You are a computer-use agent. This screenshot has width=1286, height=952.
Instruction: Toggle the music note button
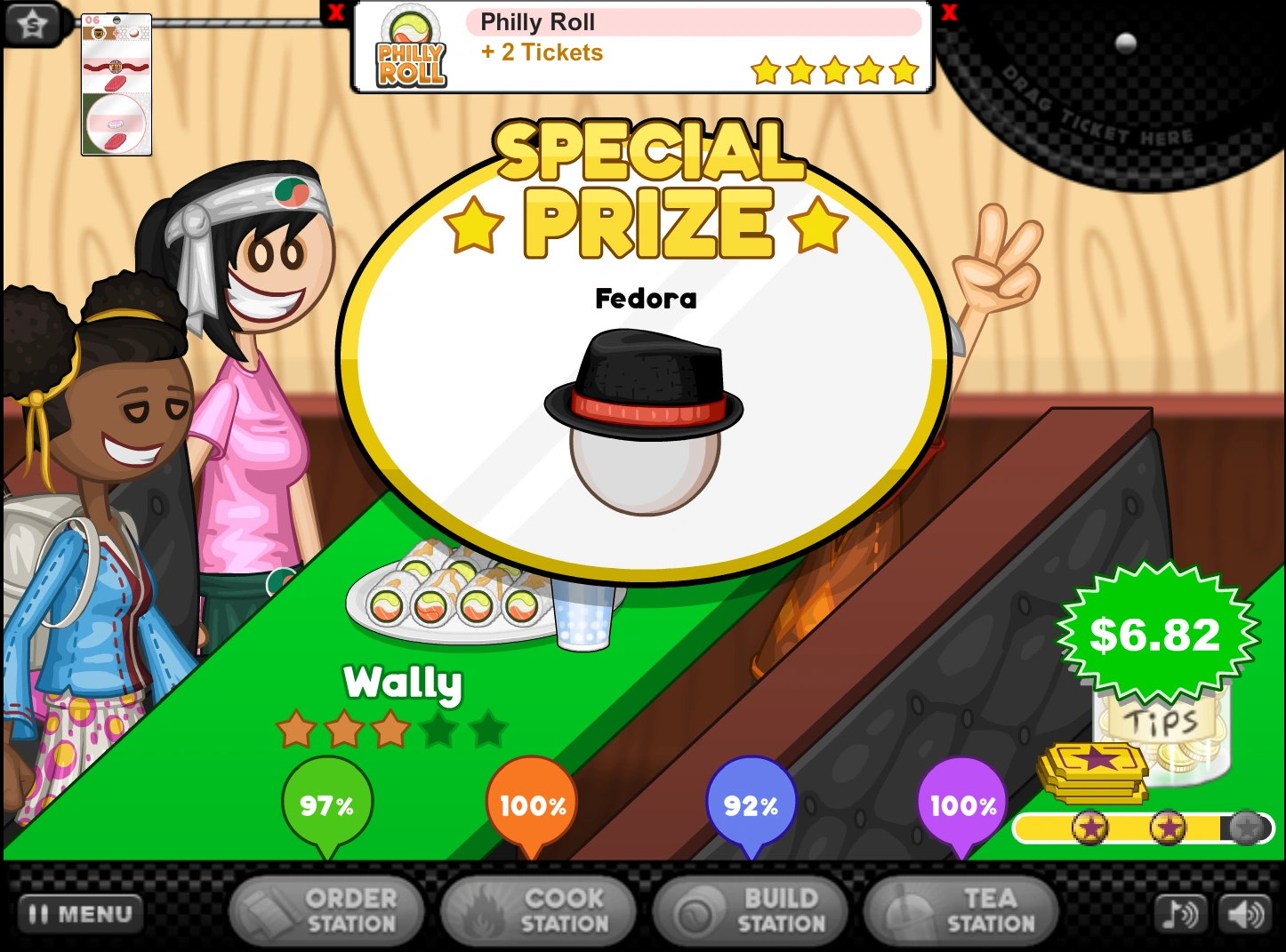[x=1180, y=913]
